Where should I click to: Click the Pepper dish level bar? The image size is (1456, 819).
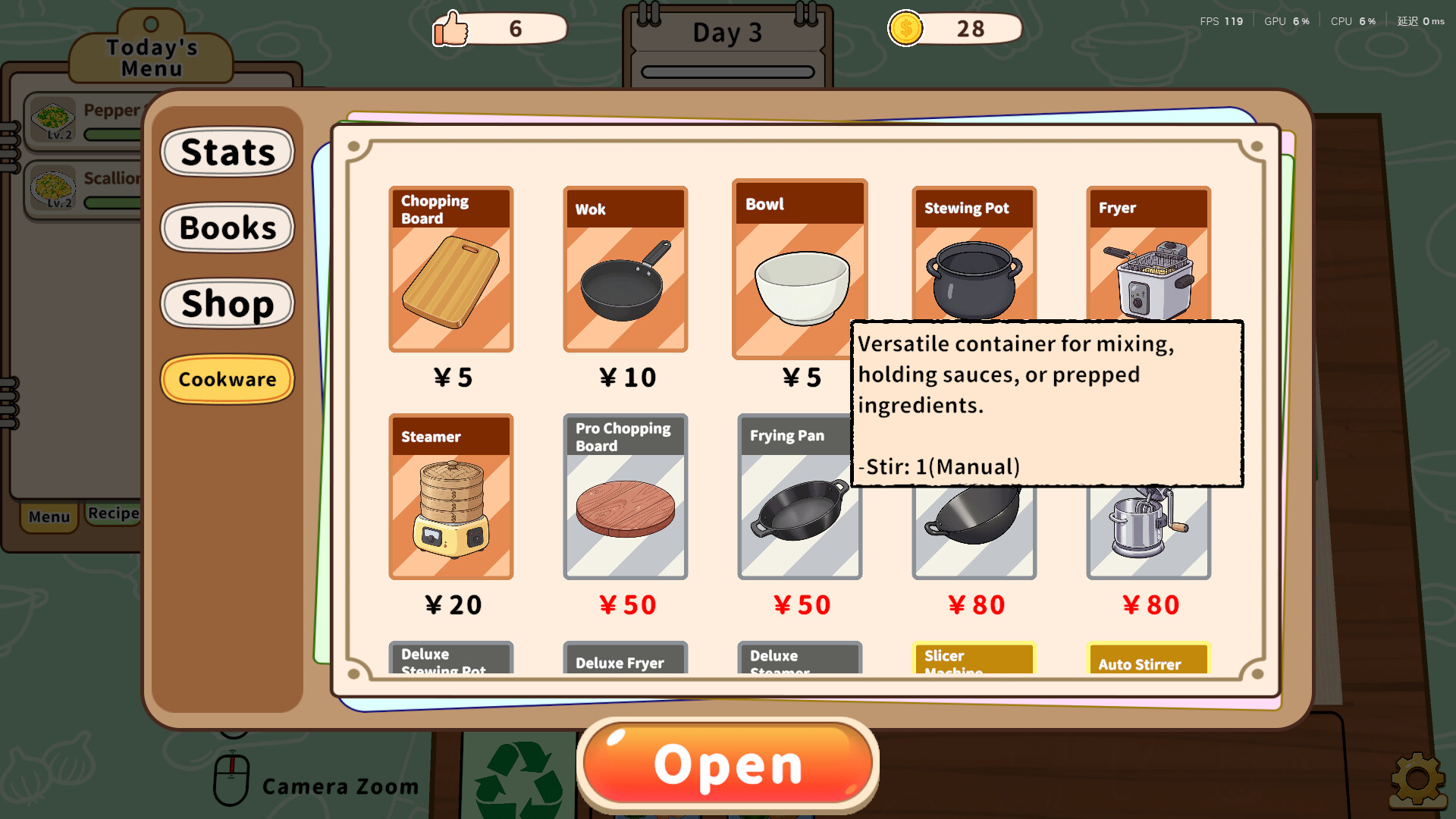point(112,133)
